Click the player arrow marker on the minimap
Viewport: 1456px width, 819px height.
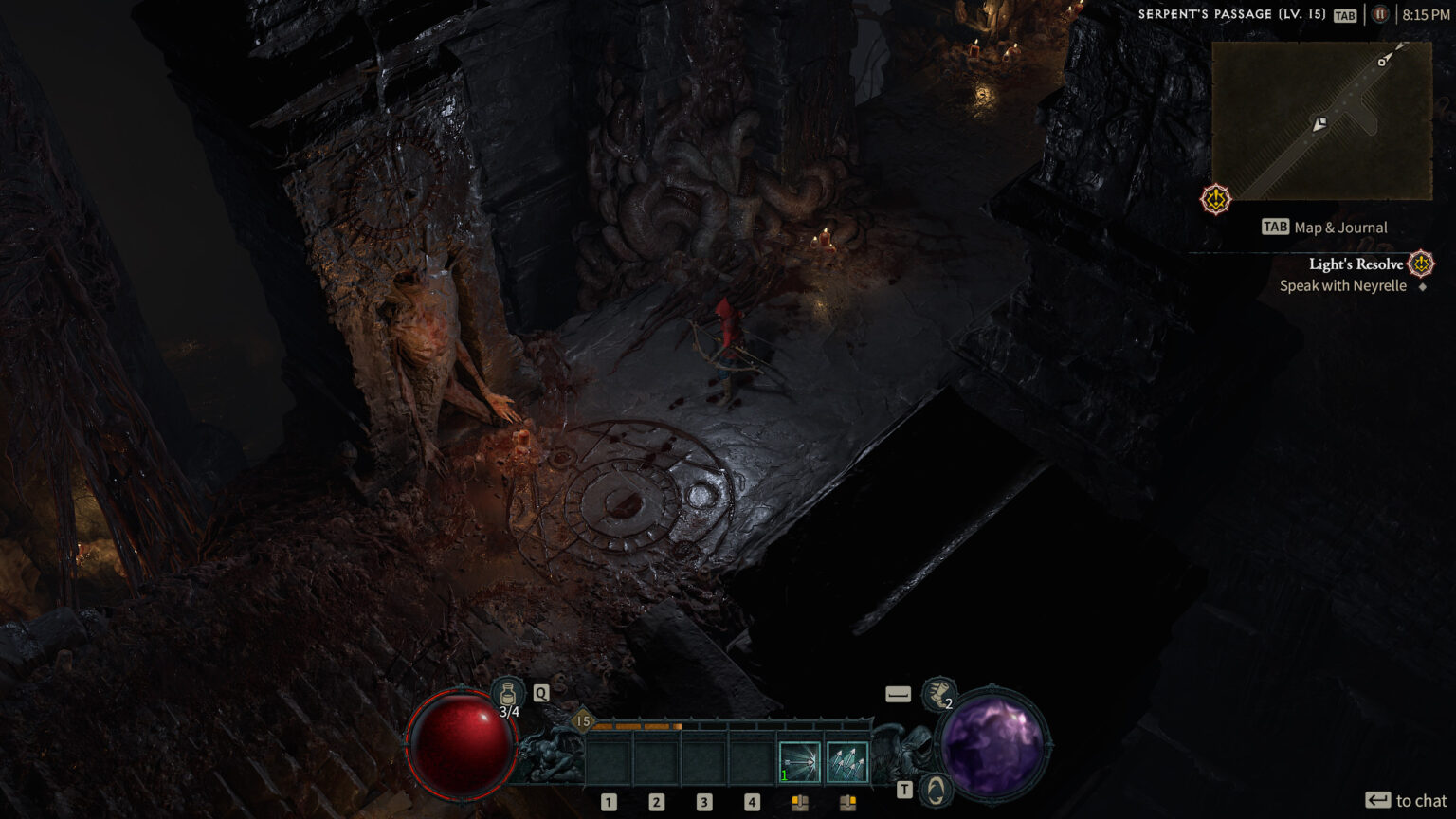point(1319,124)
